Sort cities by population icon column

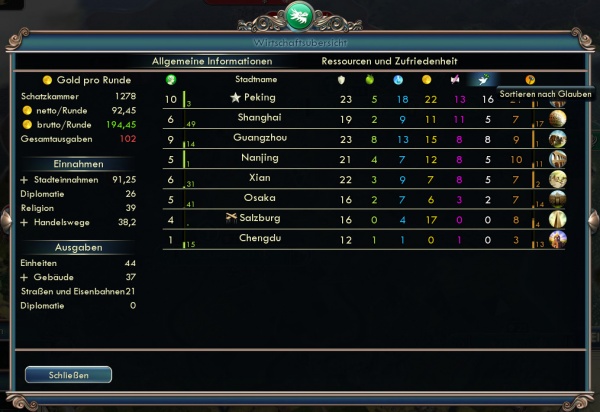coord(171,79)
